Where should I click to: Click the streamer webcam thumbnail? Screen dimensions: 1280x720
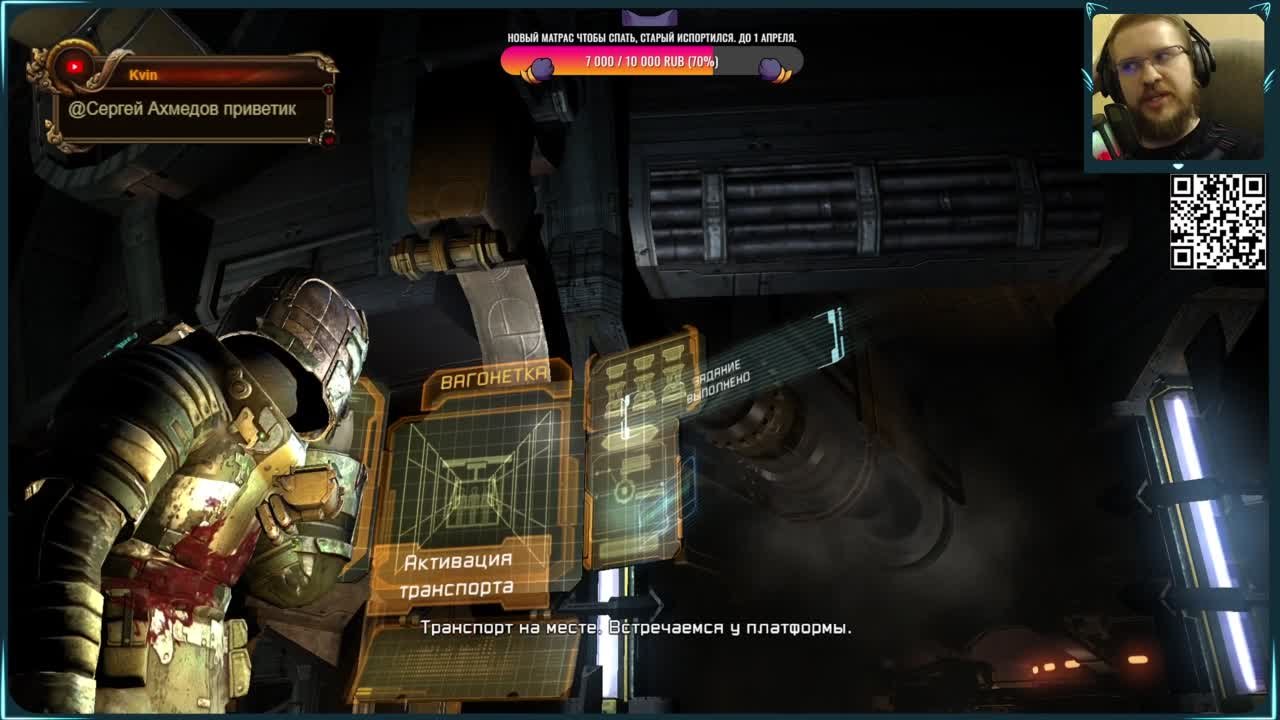pos(1176,86)
